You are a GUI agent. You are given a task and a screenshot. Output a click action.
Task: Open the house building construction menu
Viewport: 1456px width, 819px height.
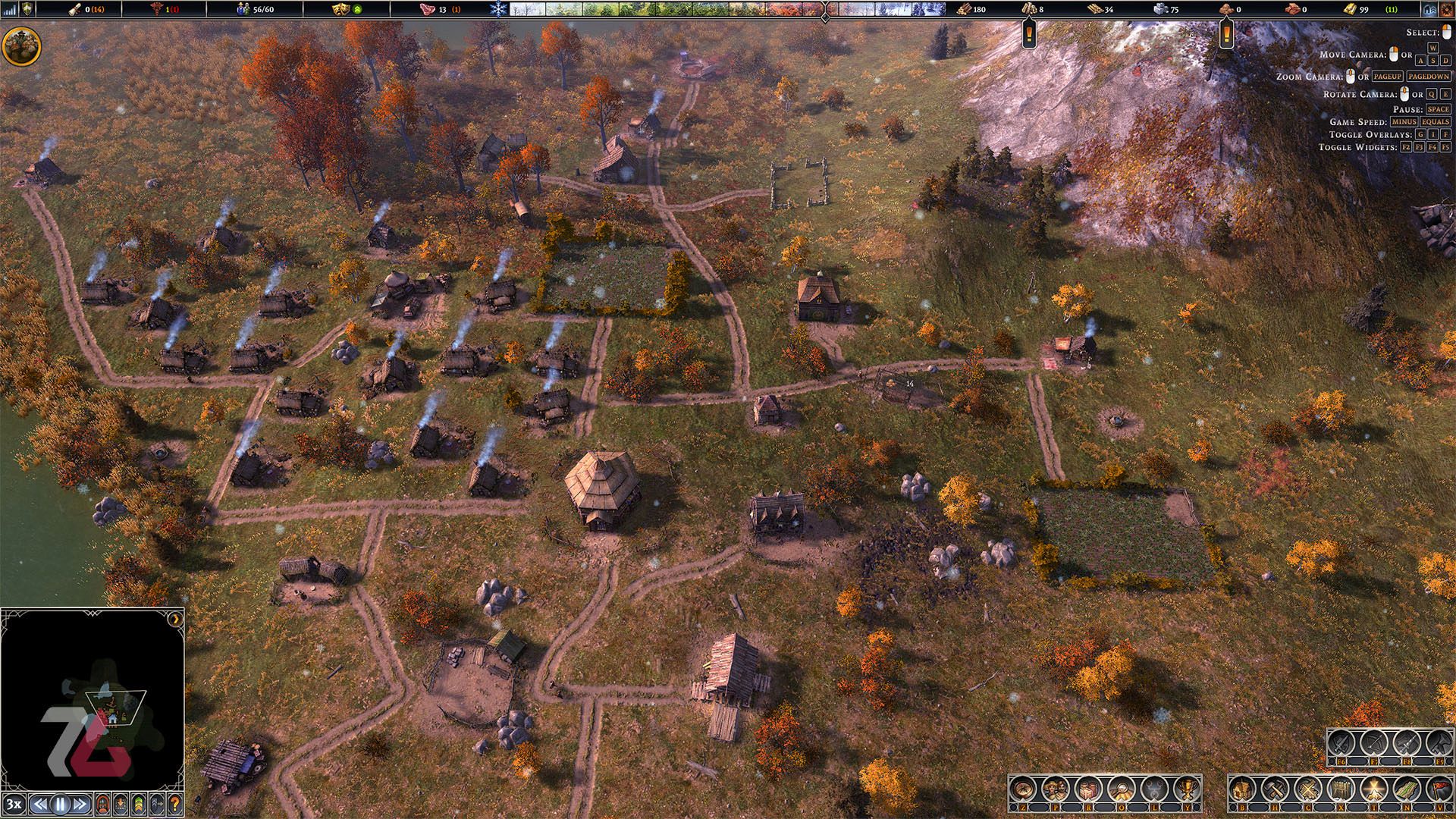click(1242, 789)
